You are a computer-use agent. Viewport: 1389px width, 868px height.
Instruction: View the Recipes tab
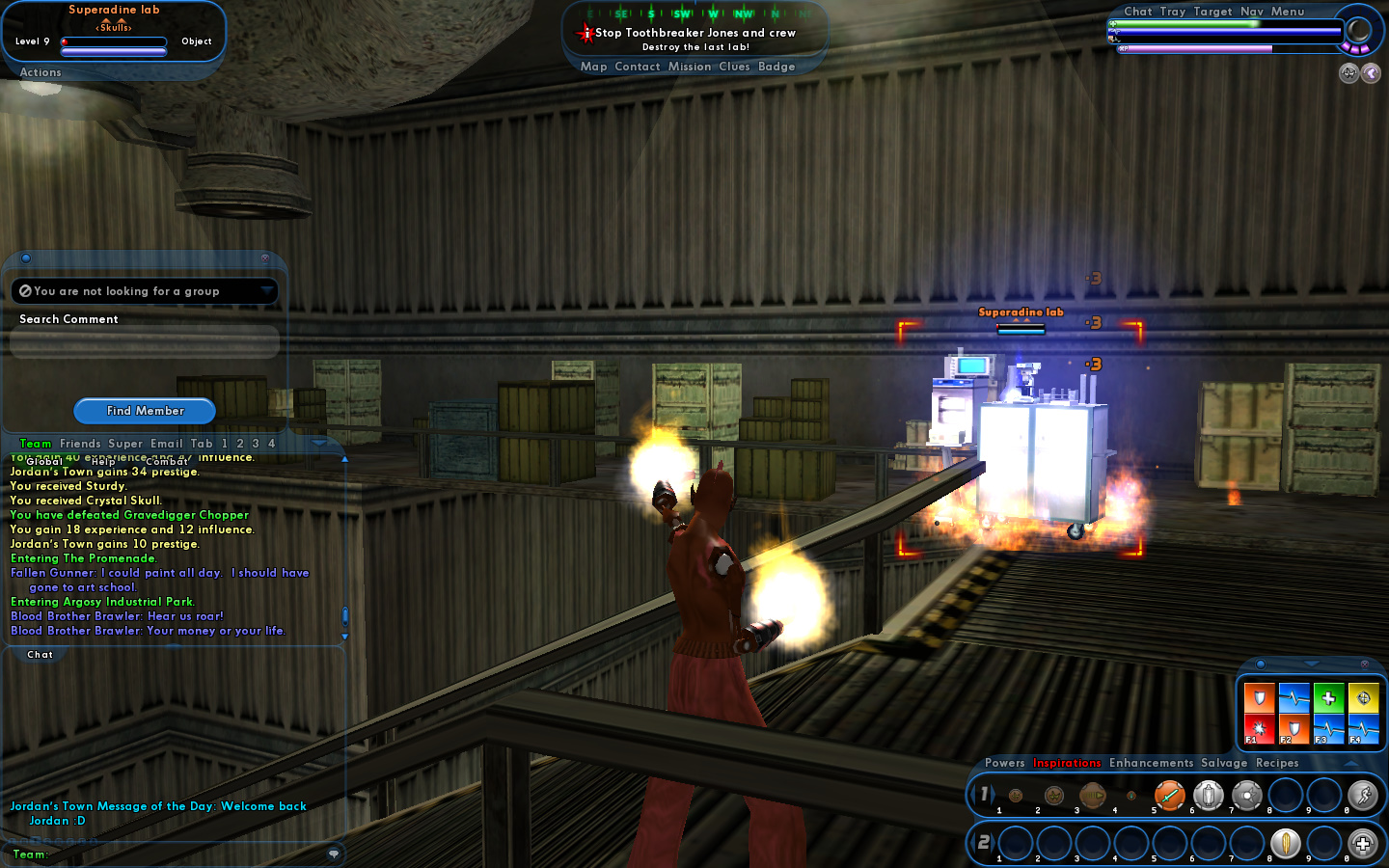1277,763
